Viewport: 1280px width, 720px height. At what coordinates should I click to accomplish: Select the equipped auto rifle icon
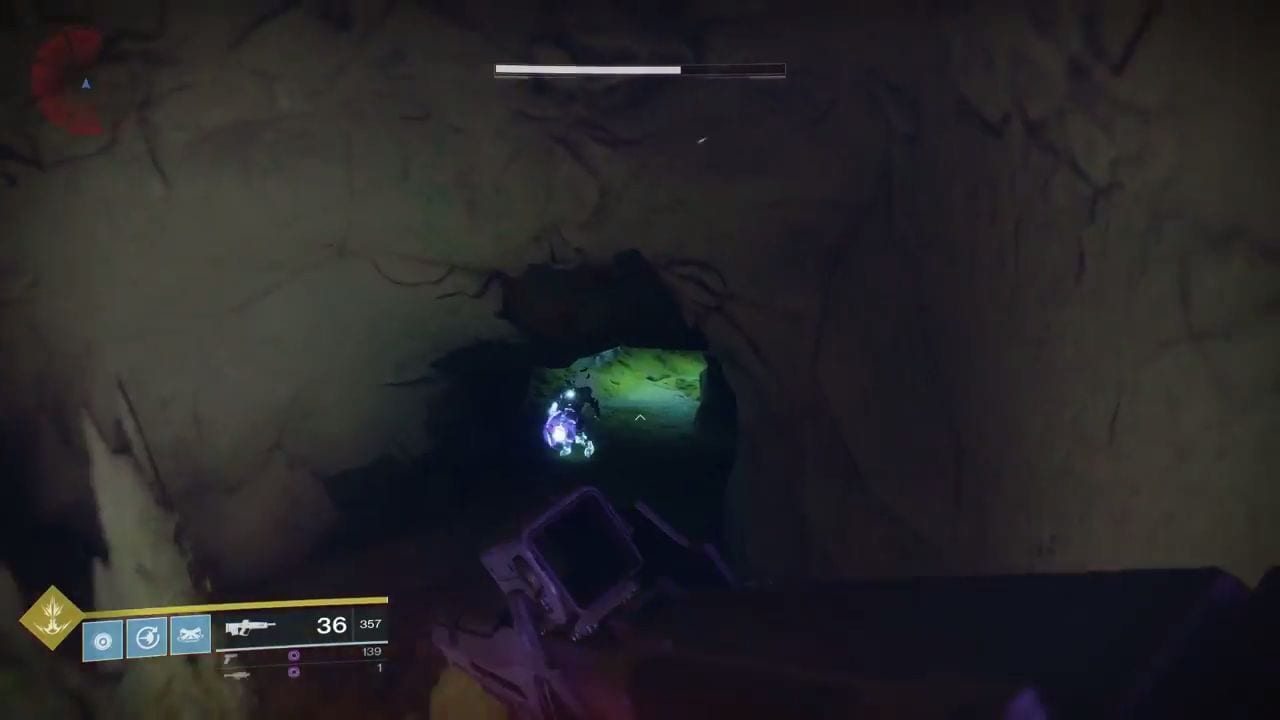pyautogui.click(x=249, y=628)
